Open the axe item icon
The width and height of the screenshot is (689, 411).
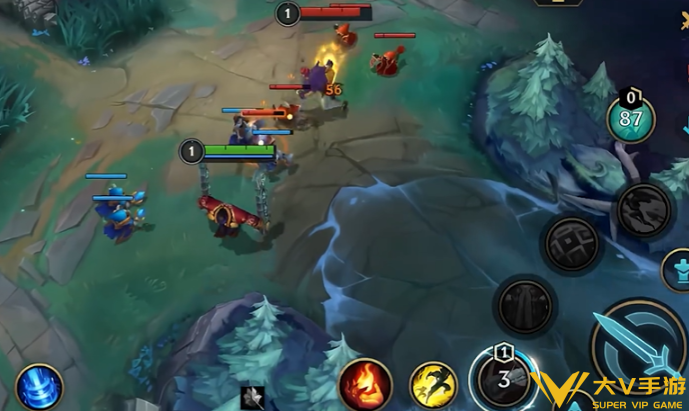(253, 396)
